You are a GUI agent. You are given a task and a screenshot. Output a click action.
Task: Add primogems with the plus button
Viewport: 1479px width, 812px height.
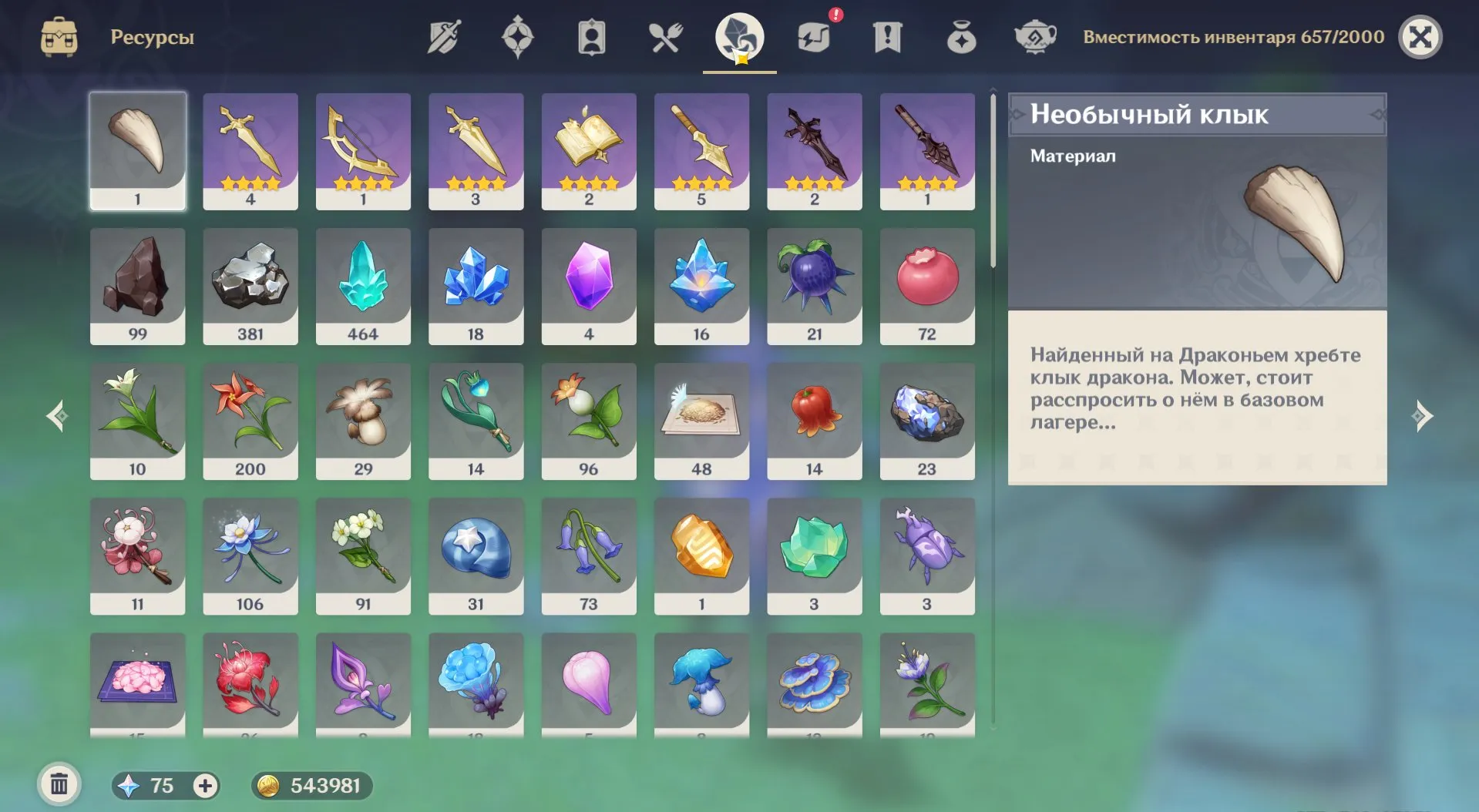(205, 785)
